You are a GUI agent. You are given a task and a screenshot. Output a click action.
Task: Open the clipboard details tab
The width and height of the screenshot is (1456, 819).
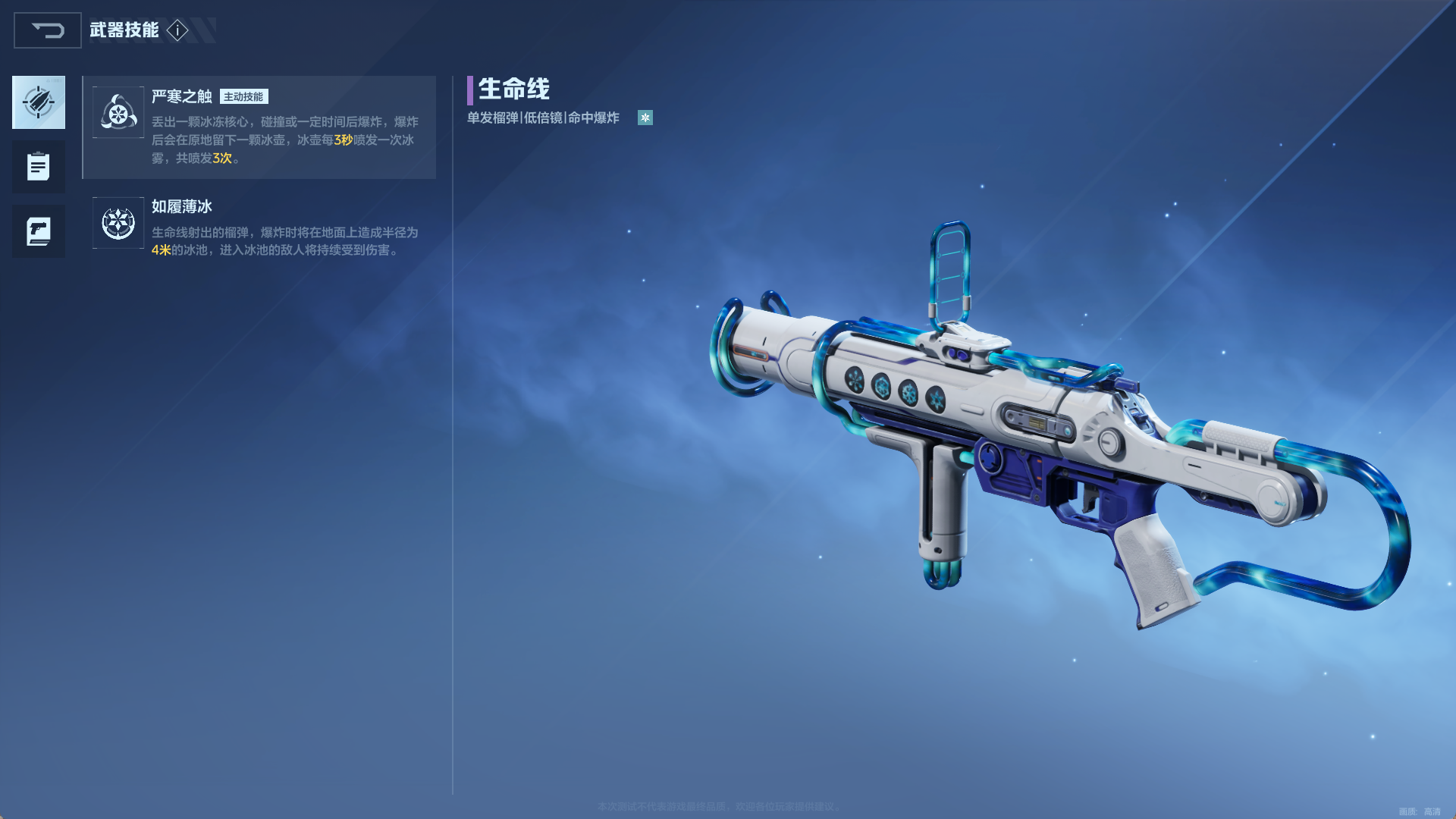39,167
